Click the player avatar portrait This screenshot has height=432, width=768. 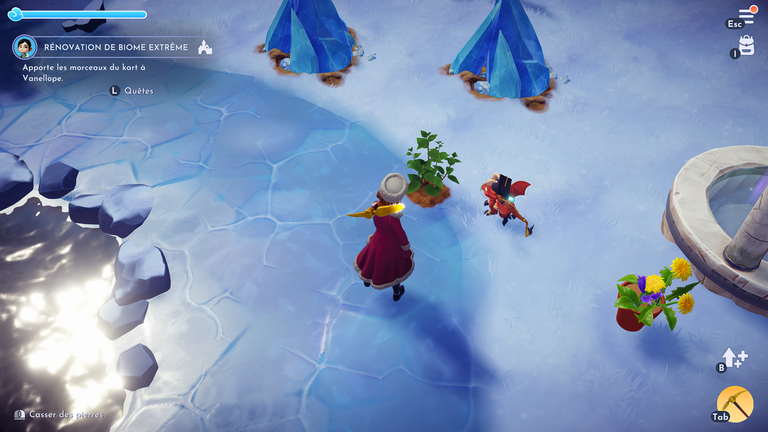click(x=25, y=47)
